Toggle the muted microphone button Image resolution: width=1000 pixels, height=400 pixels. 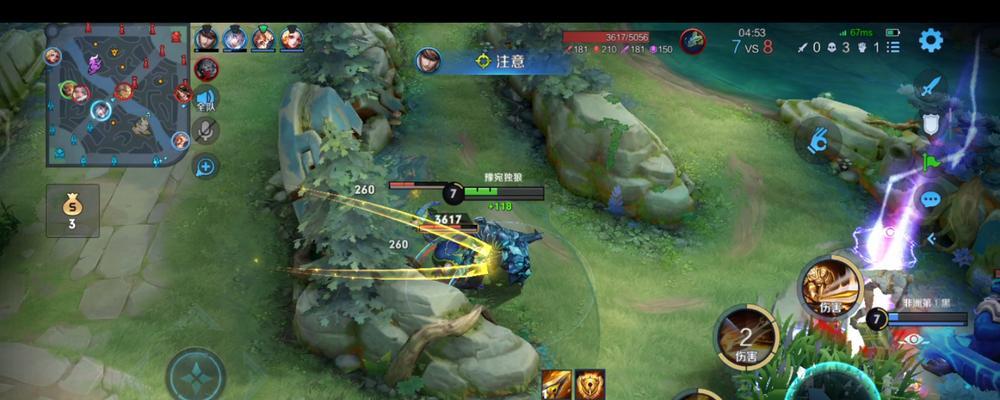(x=207, y=131)
